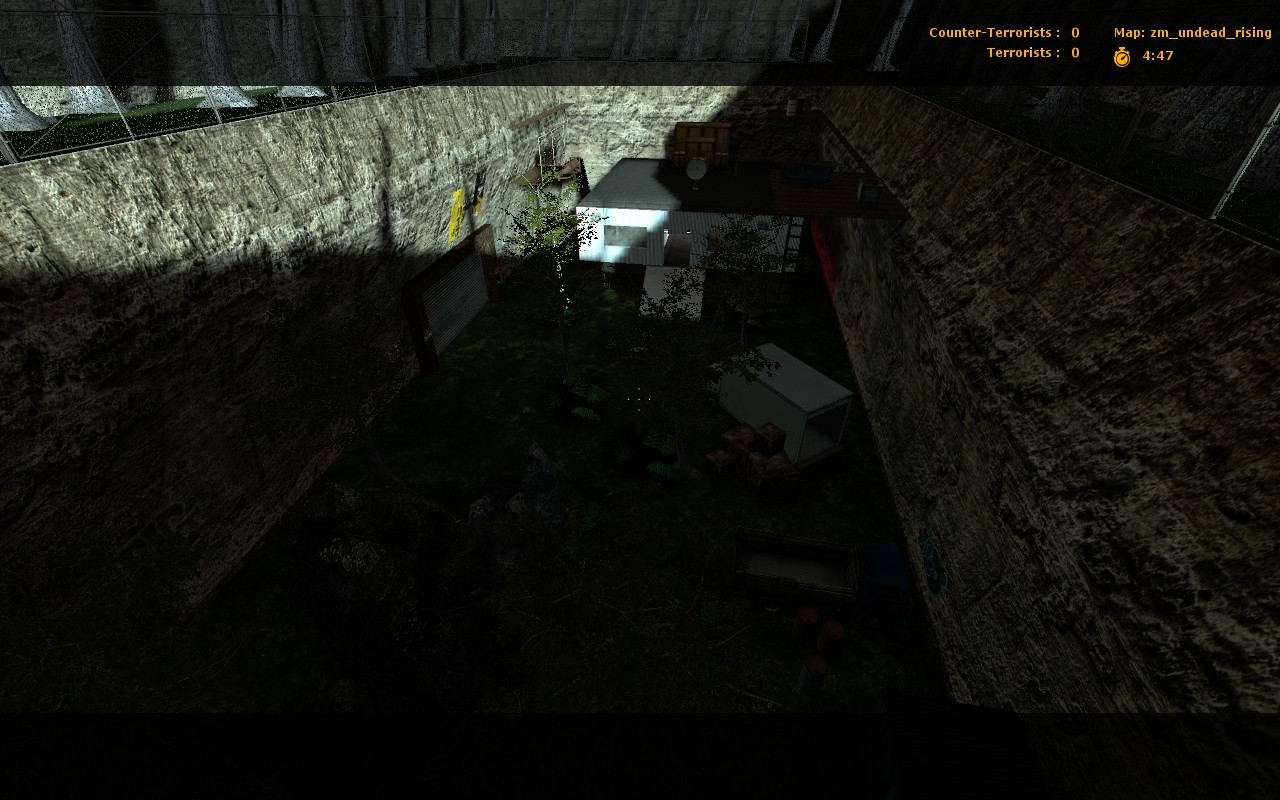Click the yellow poster on the left wall
Viewport: 1280px width, 800px height.
coord(459,211)
